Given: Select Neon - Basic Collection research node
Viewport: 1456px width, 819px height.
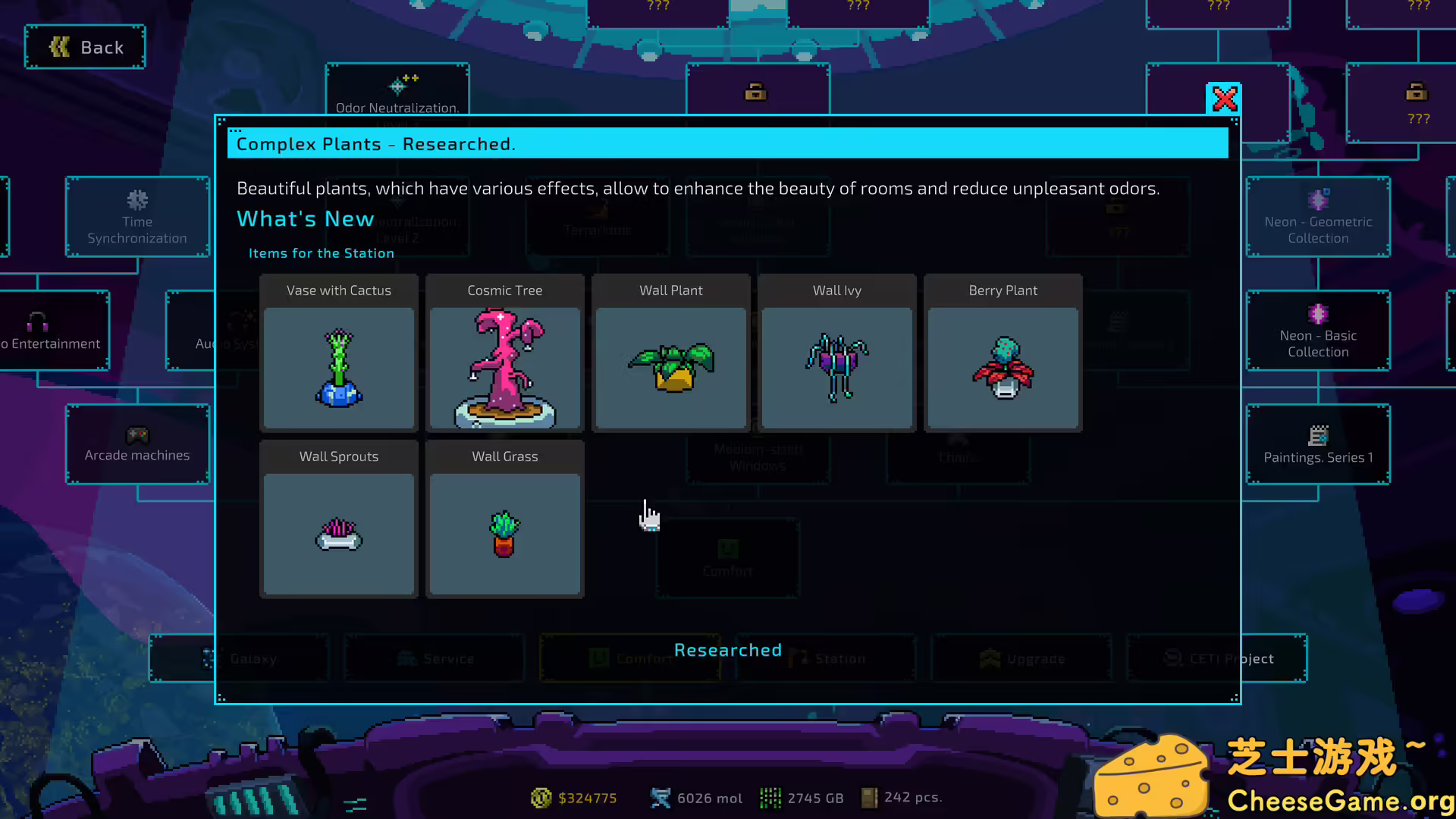Looking at the screenshot, I should (x=1318, y=331).
